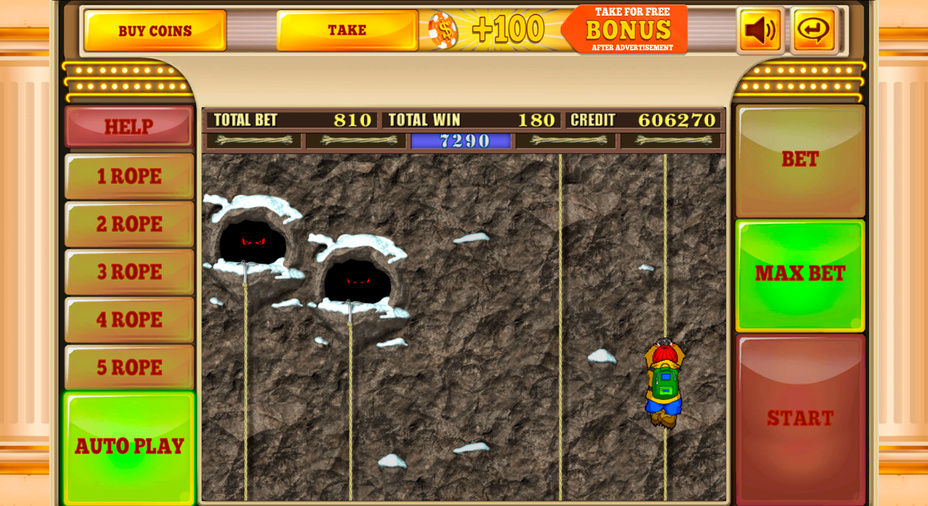Click the Bet button
The width and height of the screenshot is (928, 506).
pyautogui.click(x=800, y=160)
